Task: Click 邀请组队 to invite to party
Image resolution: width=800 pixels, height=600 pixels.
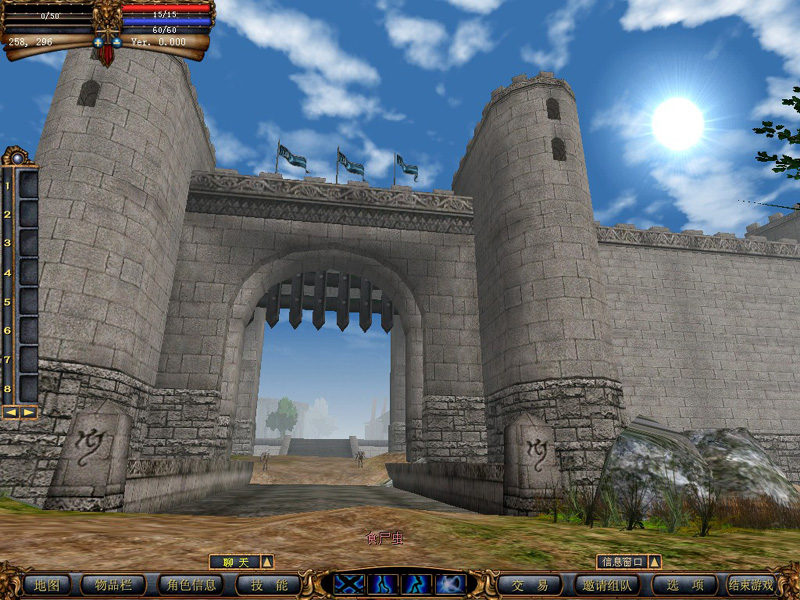Action: click(x=607, y=585)
